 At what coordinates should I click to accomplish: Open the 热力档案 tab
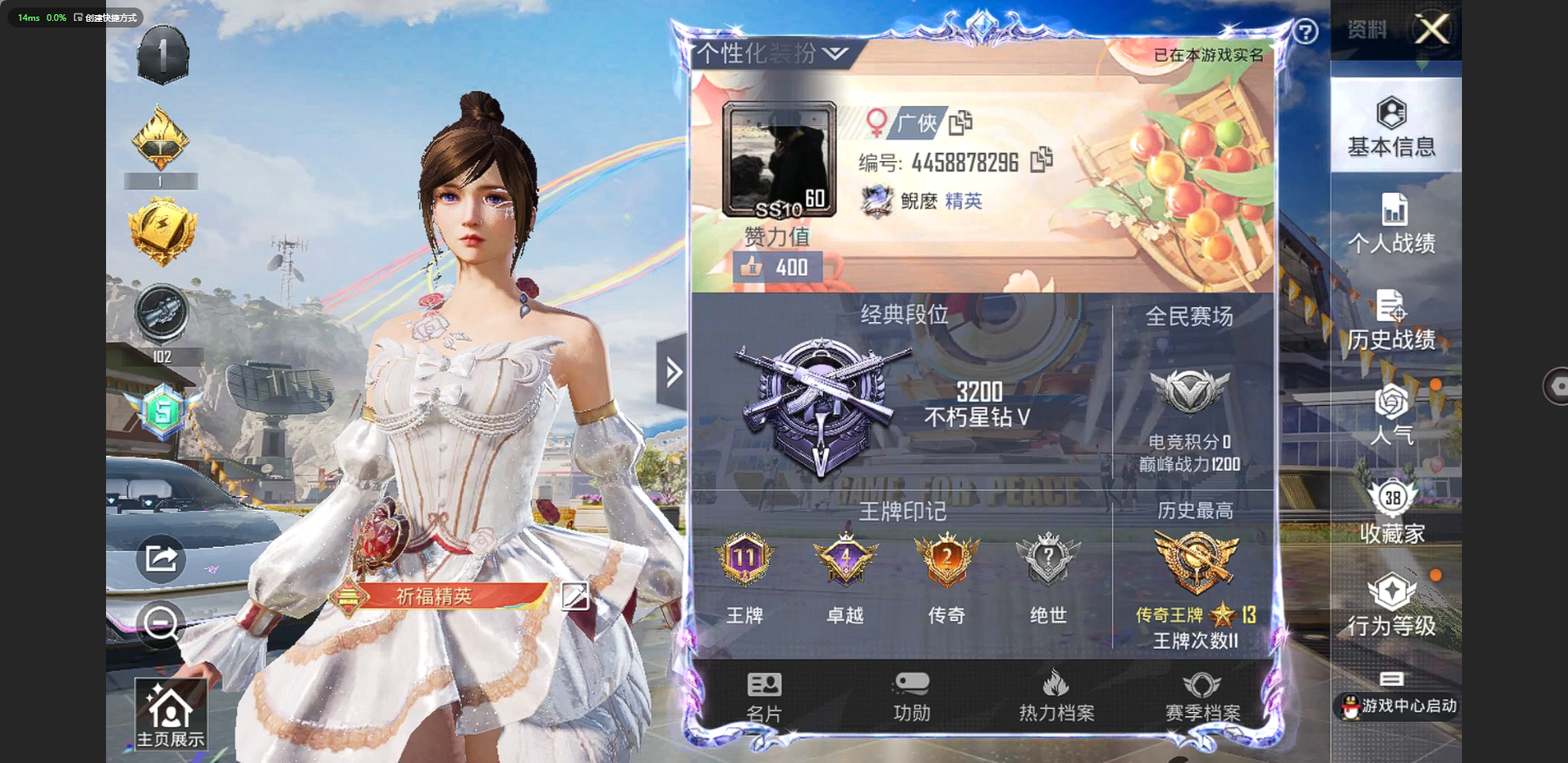[1056, 696]
